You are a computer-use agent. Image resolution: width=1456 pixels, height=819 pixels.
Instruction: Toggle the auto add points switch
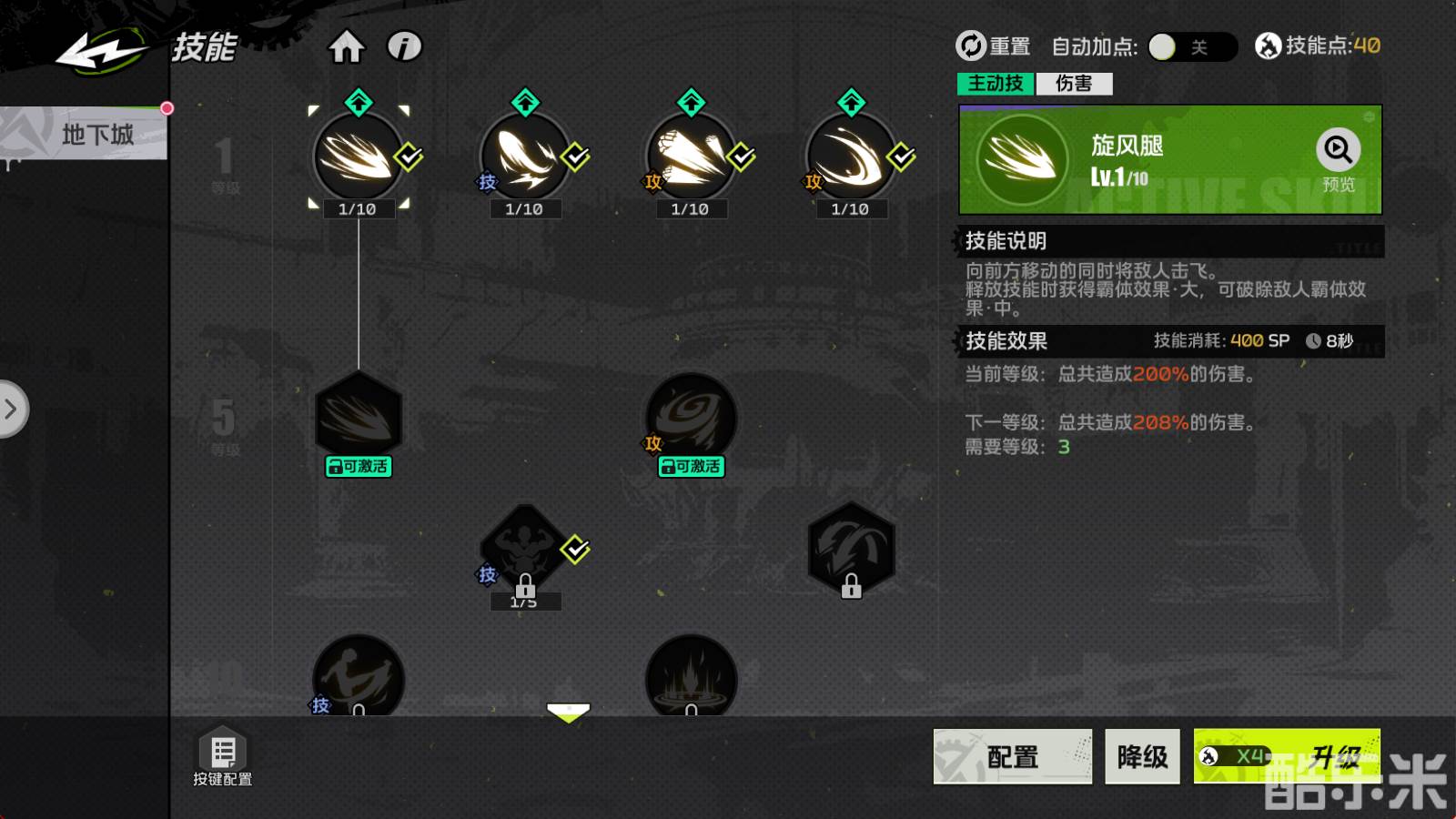point(1190,46)
